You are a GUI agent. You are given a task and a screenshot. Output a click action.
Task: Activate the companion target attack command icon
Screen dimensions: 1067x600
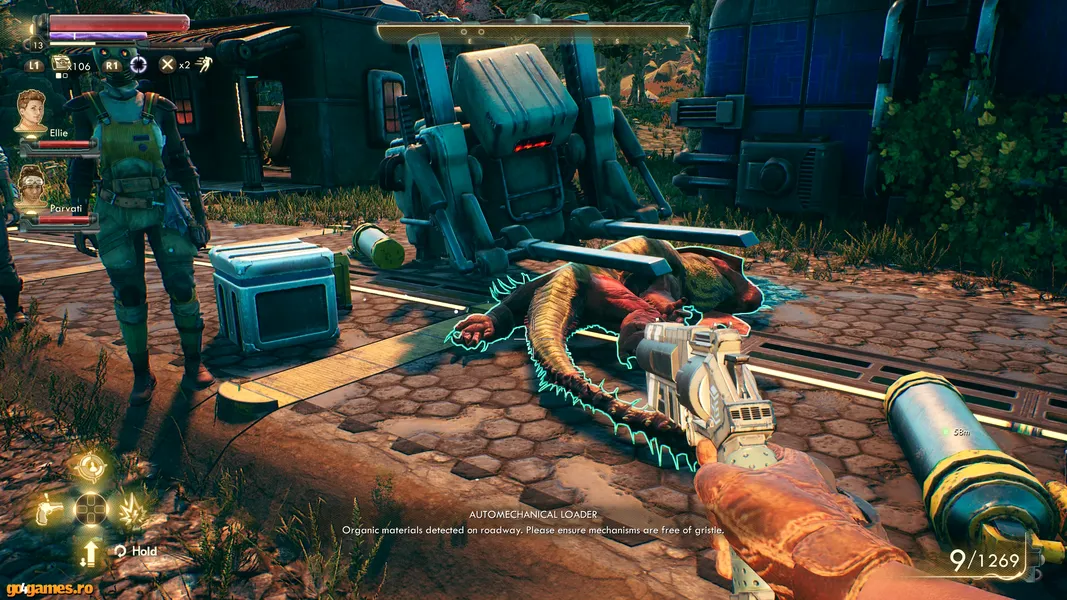click(90, 467)
